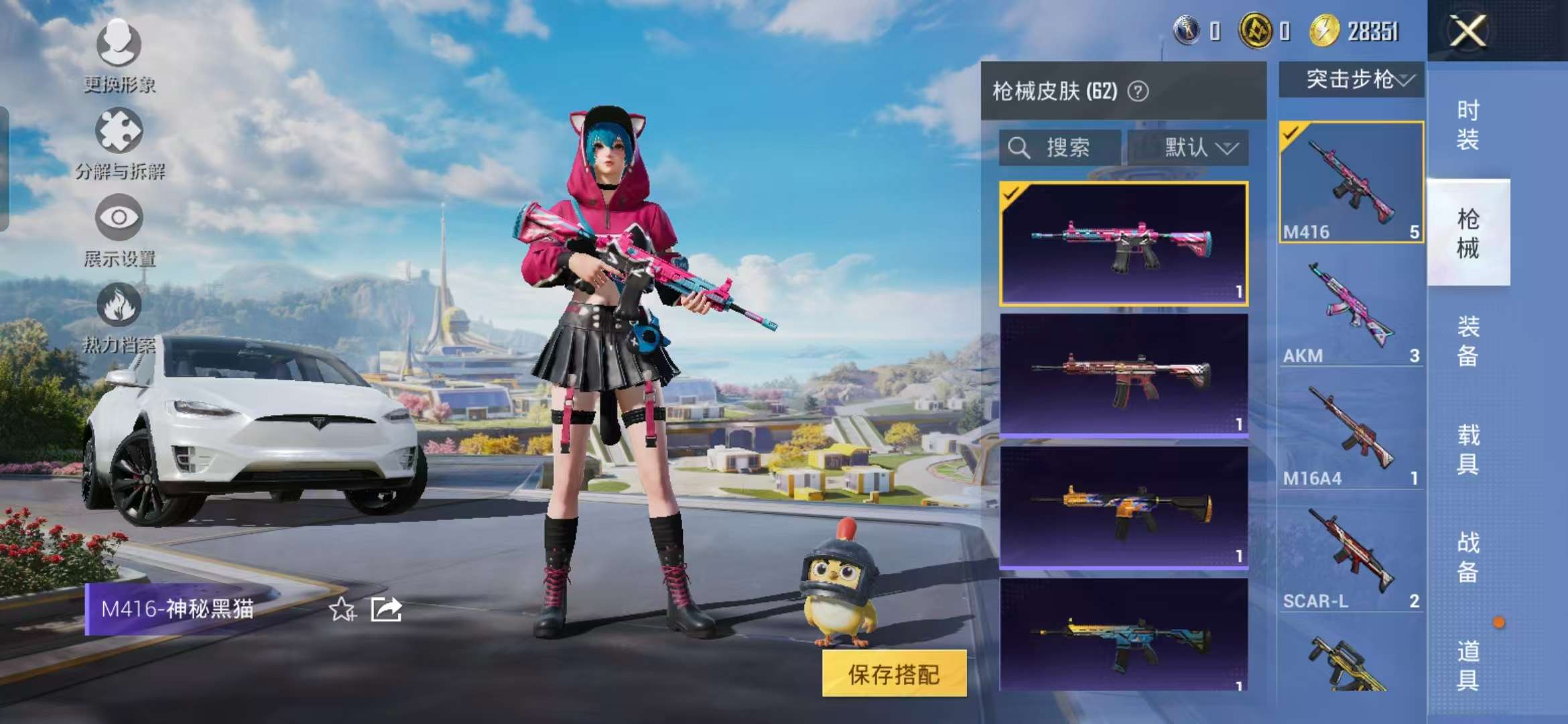This screenshot has width=1568, height=724.
Task: Open 展示设置 display settings
Action: click(x=119, y=229)
